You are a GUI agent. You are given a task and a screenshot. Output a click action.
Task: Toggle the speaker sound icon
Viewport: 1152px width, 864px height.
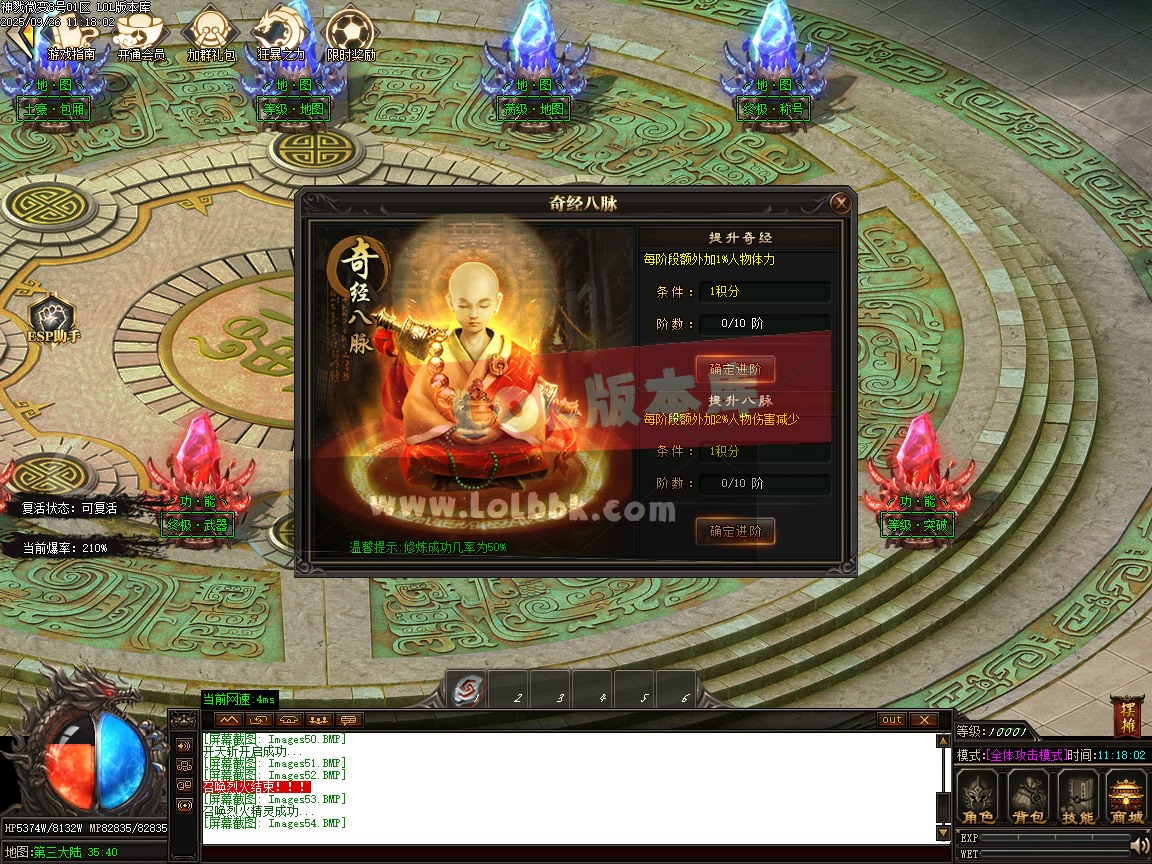click(1138, 846)
